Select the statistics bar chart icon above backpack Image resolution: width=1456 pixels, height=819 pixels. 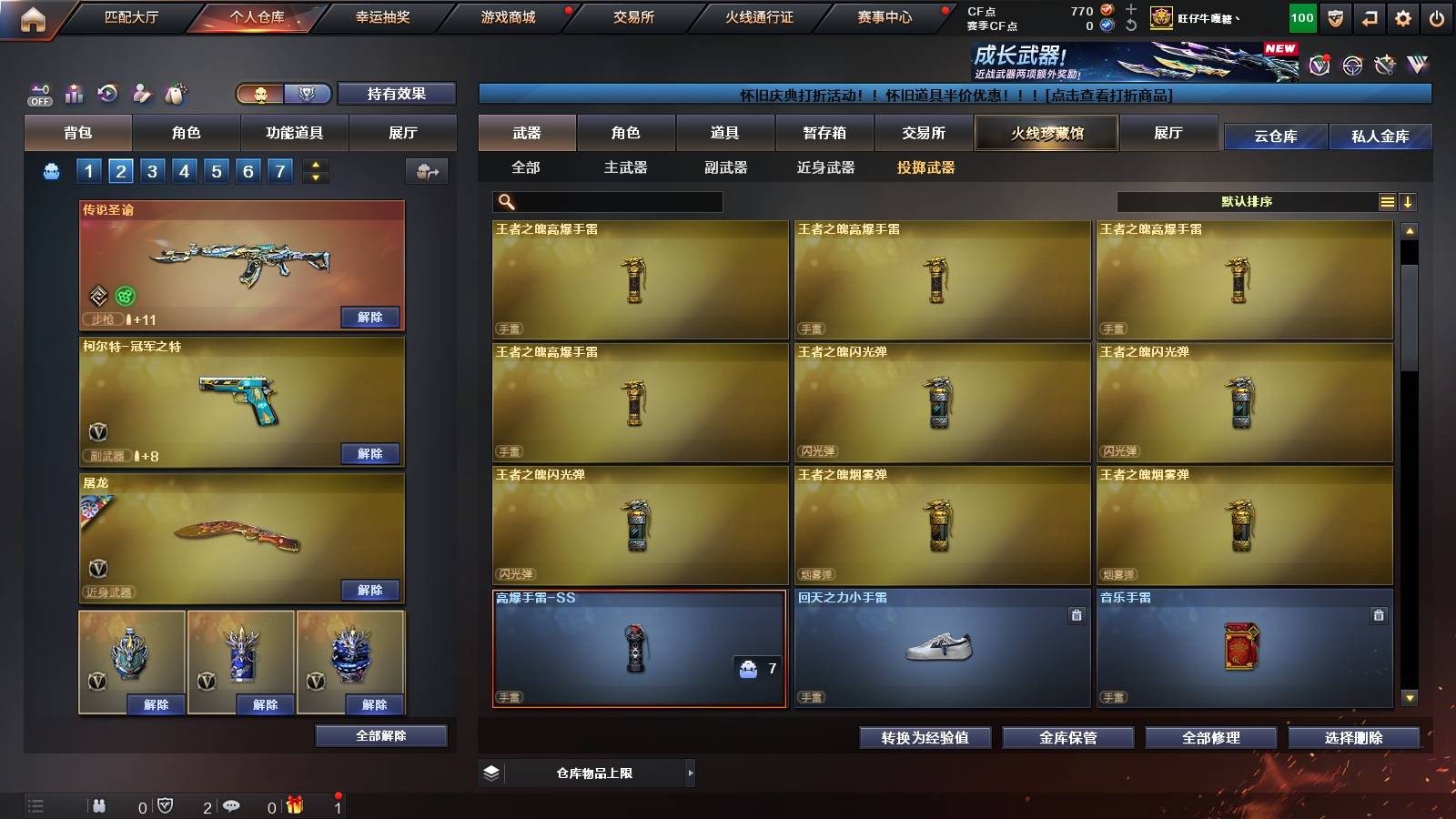click(x=74, y=93)
